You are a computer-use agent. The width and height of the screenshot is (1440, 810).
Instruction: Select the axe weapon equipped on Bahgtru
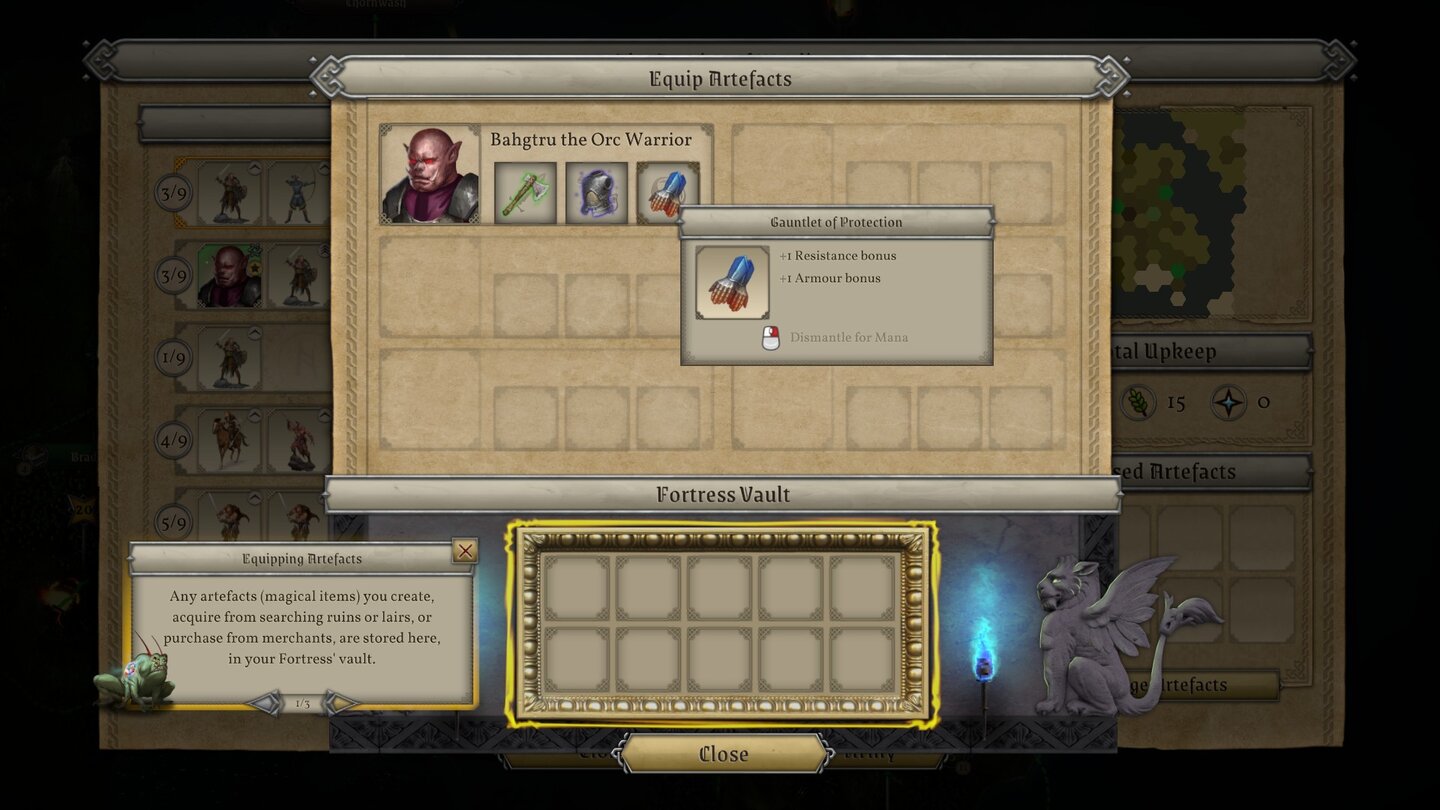pyautogui.click(x=526, y=192)
